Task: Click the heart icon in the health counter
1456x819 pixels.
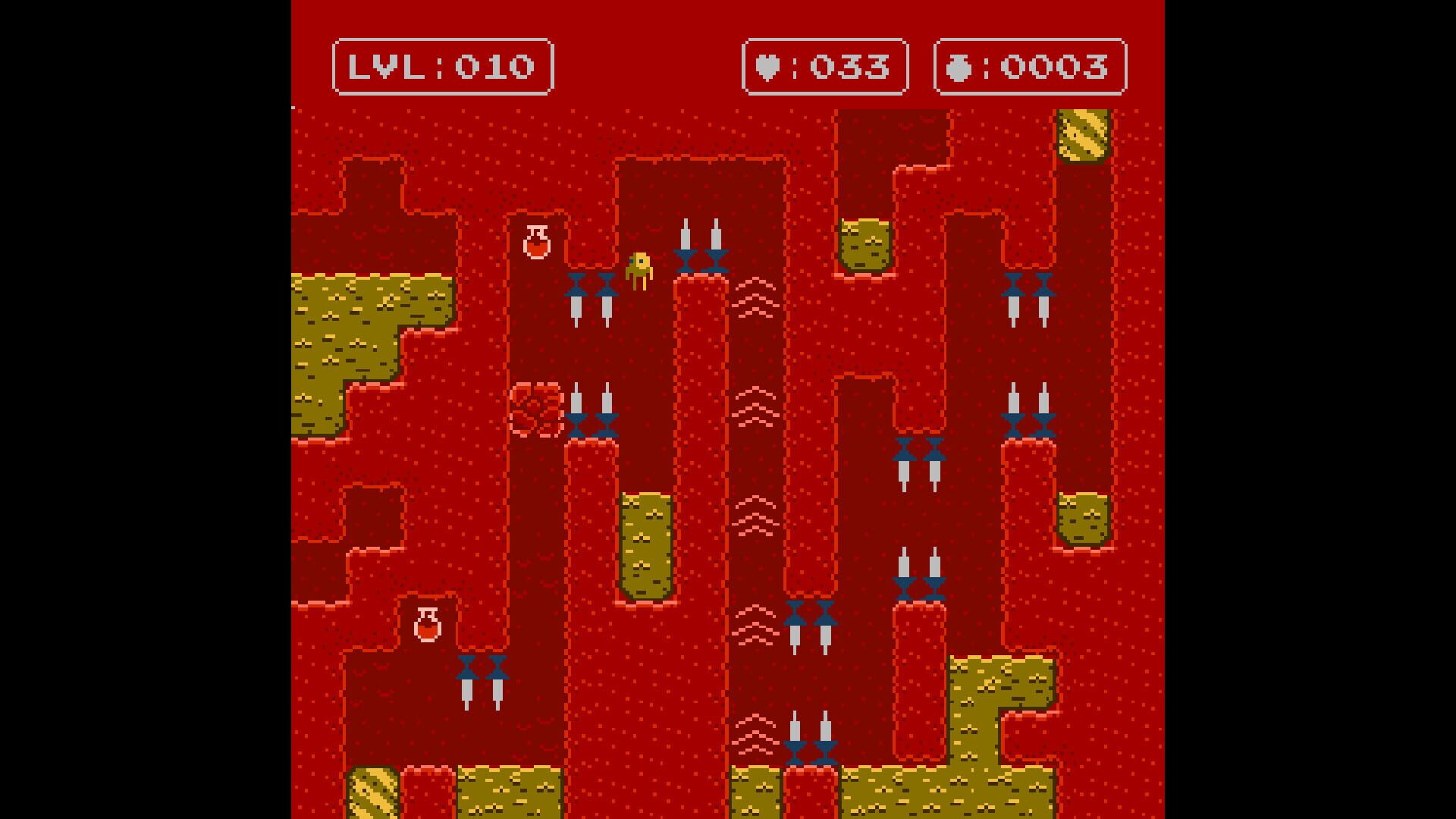Action: (768, 67)
